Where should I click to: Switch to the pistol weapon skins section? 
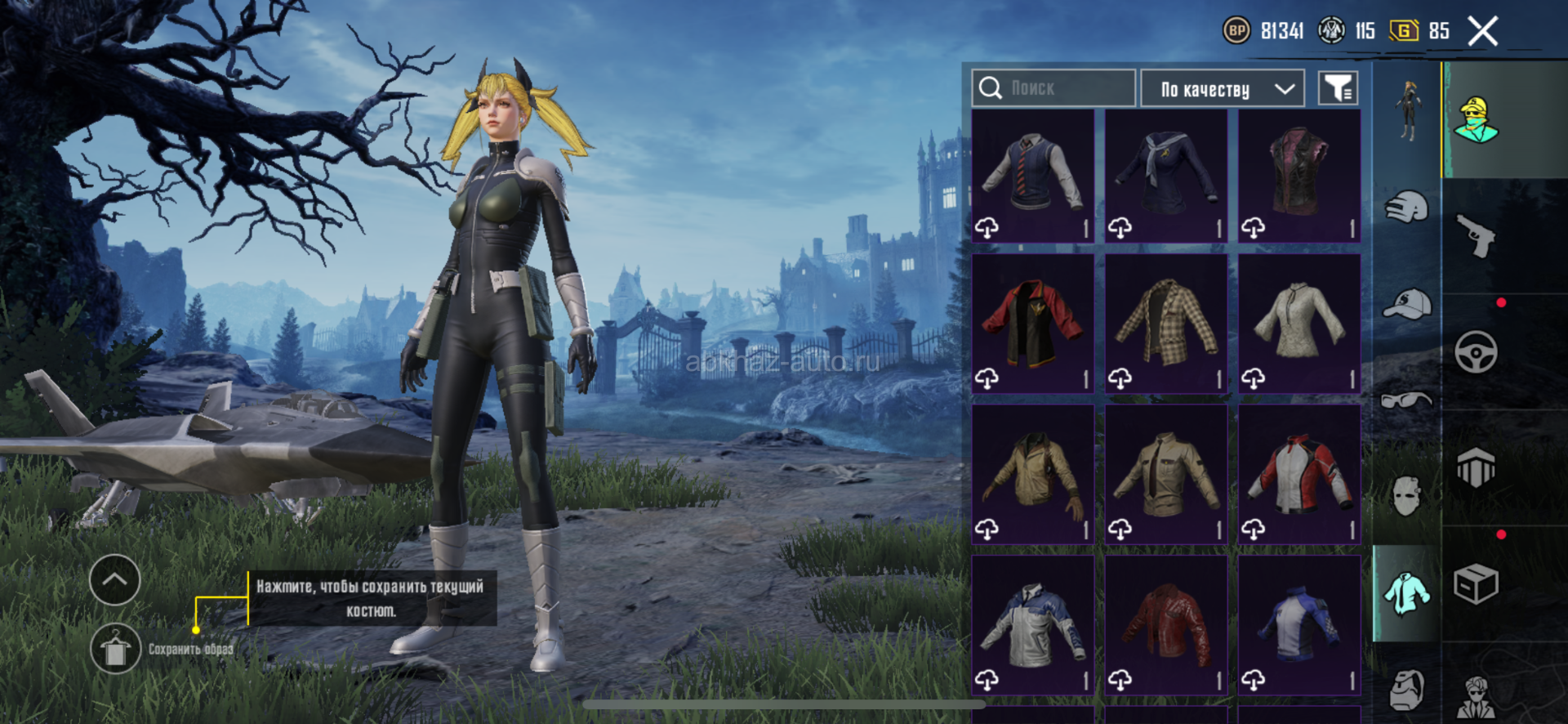1477,235
